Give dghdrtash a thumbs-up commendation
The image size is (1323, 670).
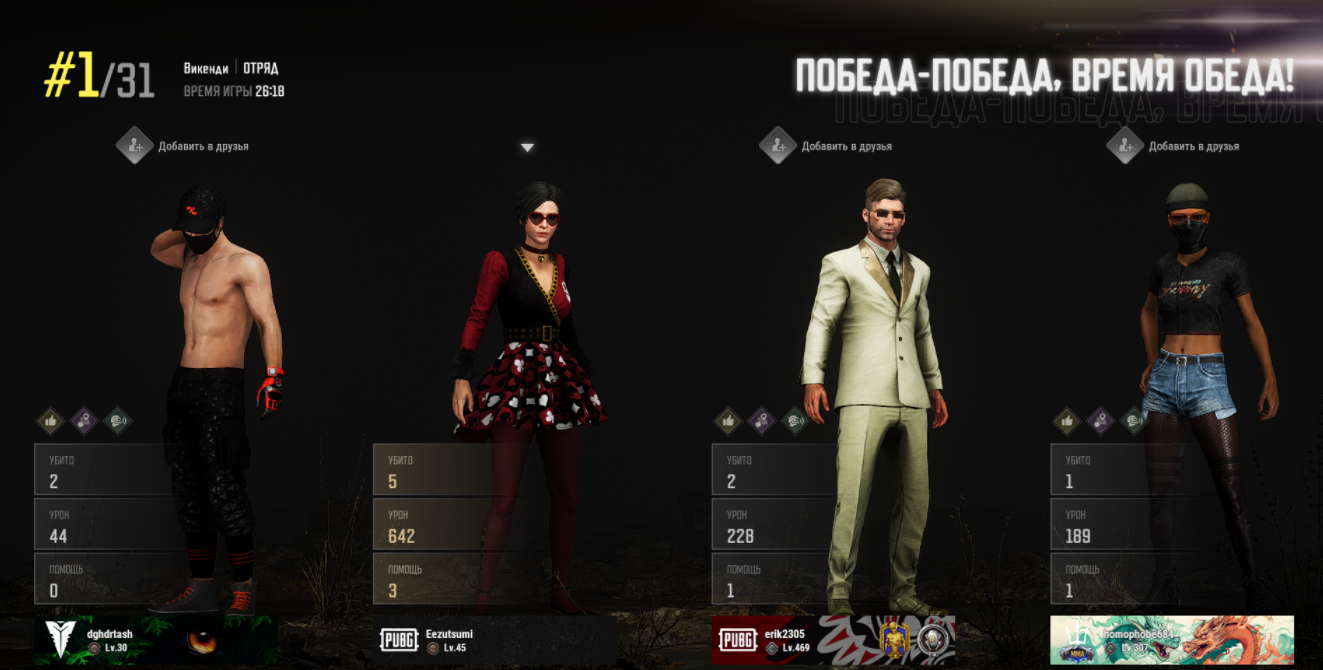(51, 421)
